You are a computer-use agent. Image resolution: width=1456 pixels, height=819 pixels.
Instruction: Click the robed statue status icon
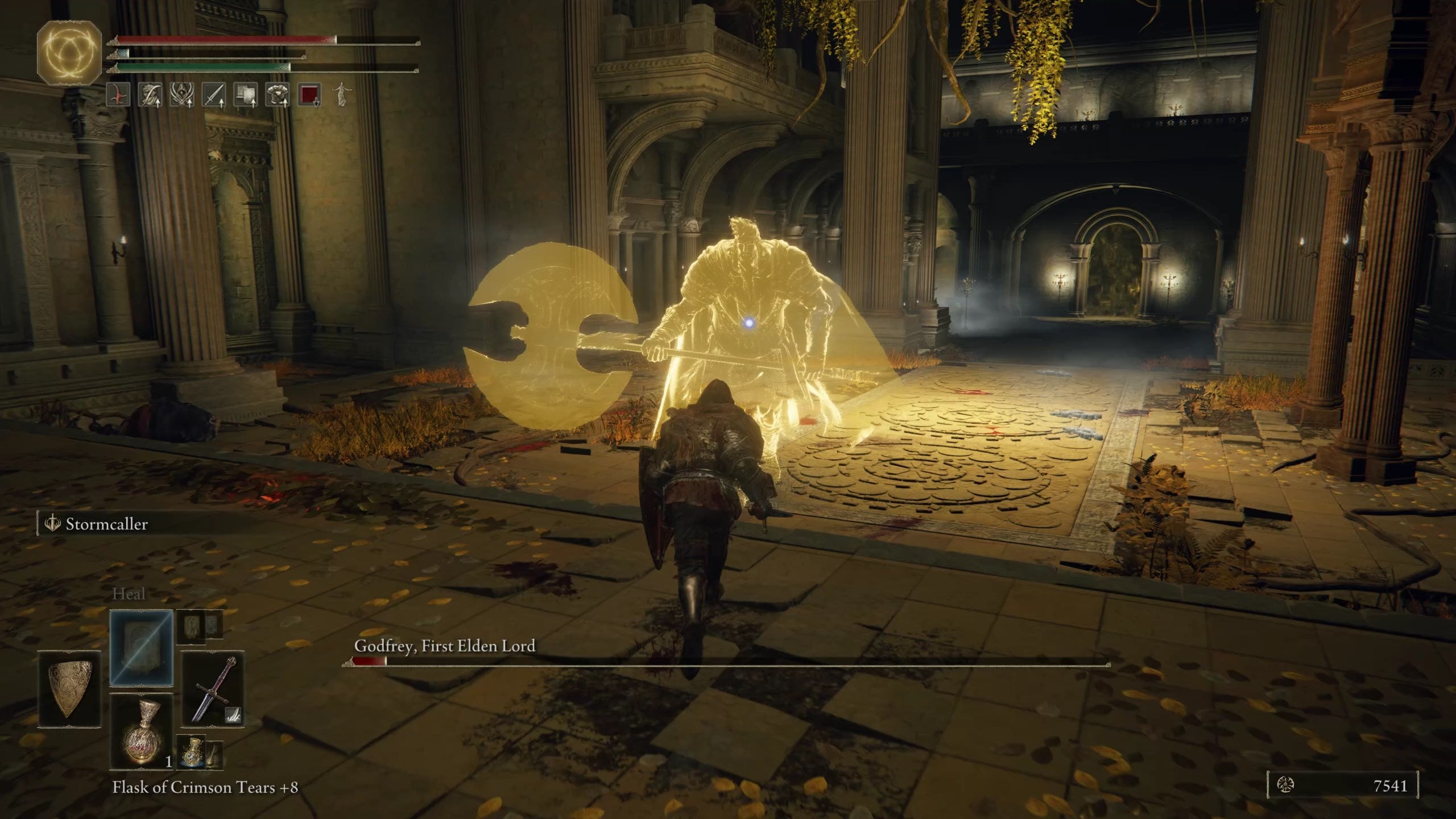[341, 94]
